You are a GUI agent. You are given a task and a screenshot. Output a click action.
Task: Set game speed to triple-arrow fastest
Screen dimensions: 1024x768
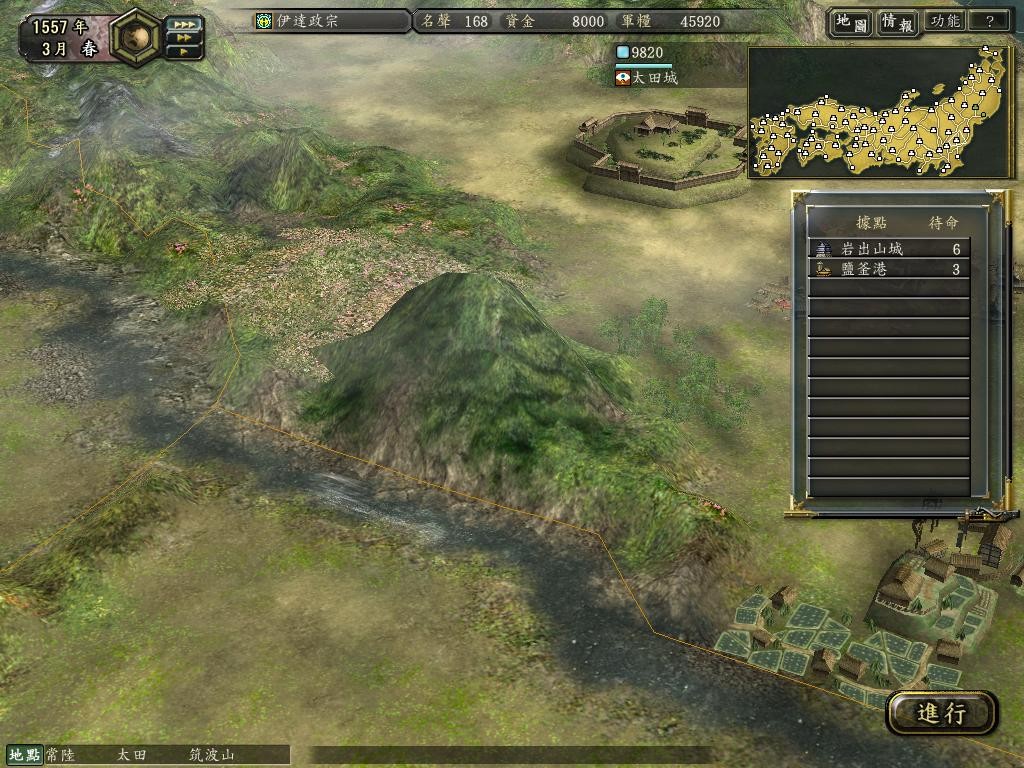coord(183,23)
